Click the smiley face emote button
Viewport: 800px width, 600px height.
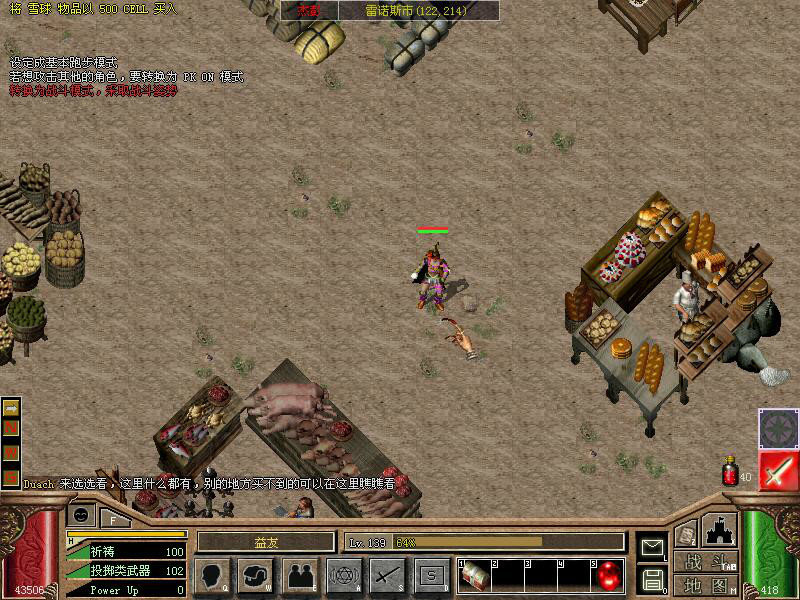(81, 516)
